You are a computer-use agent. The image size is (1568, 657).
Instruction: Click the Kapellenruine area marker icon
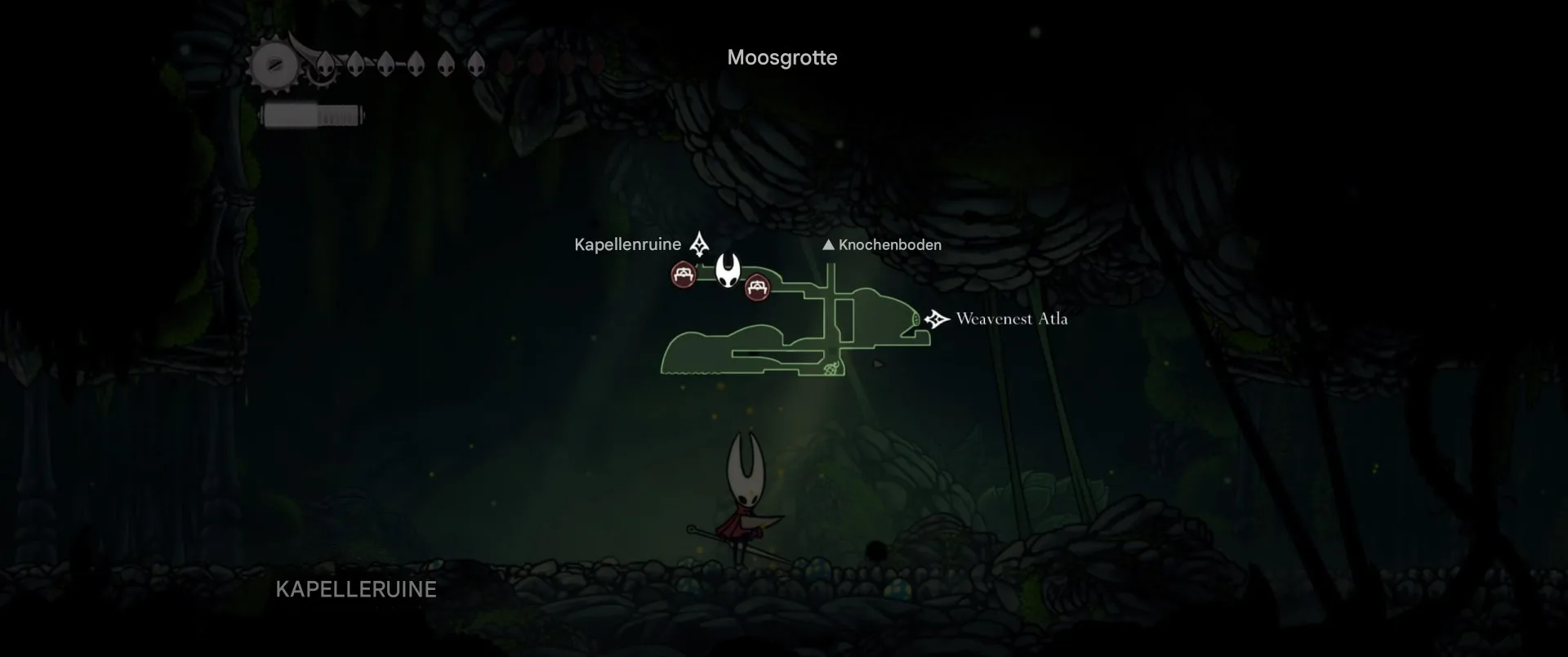click(699, 244)
